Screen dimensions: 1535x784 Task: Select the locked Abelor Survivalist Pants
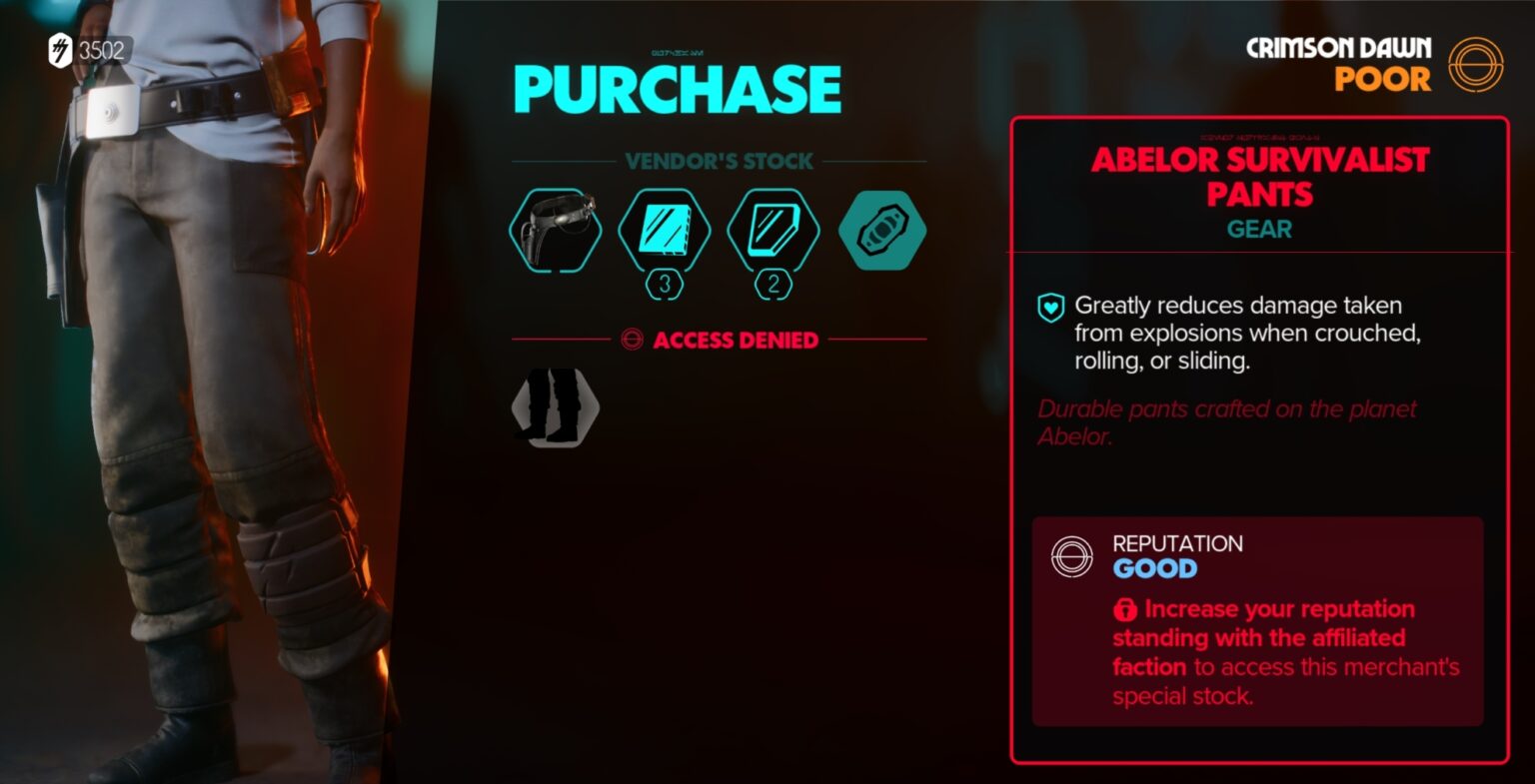click(554, 407)
